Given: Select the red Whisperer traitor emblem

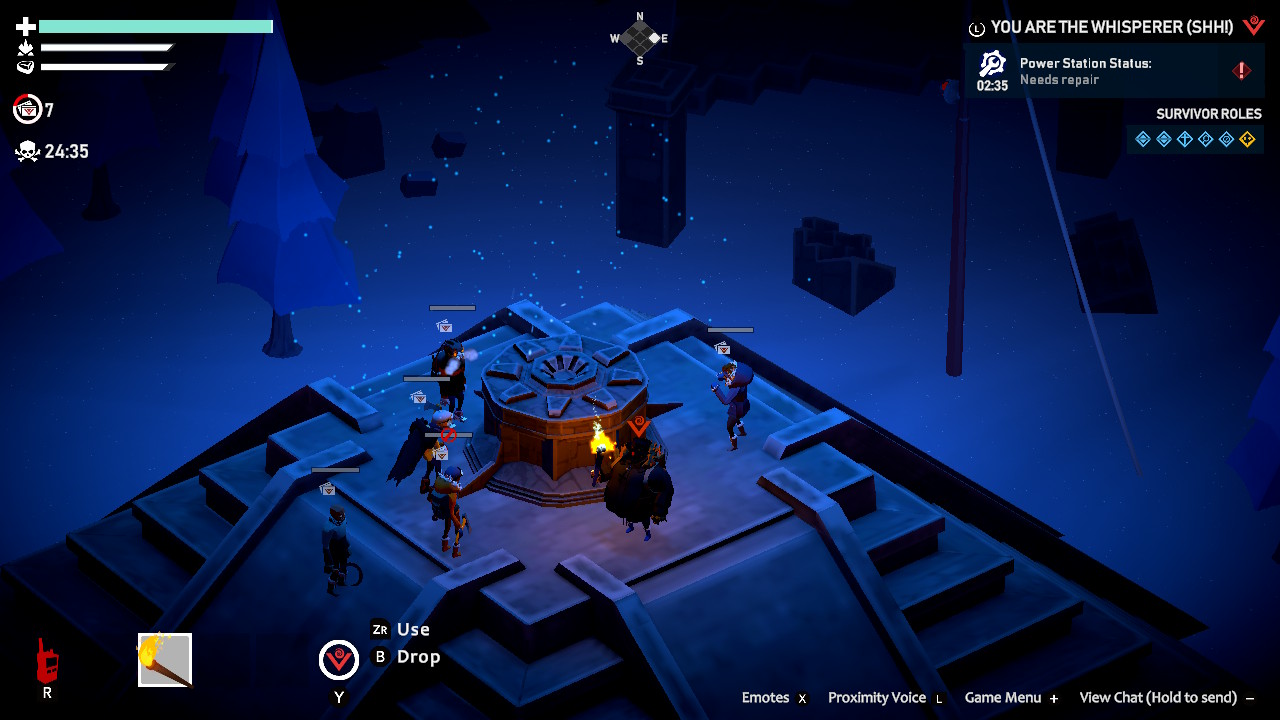Looking at the screenshot, I should tap(1254, 26).
